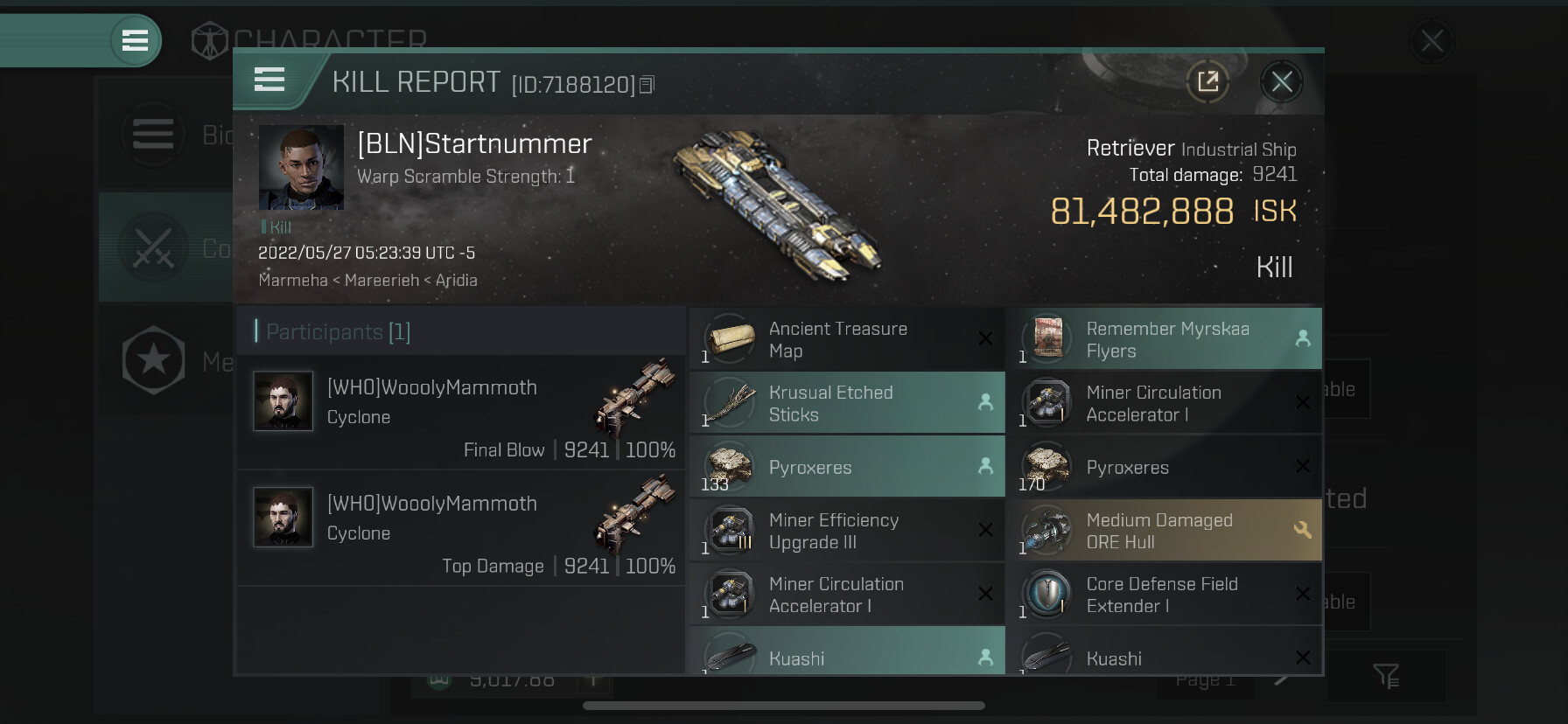This screenshot has width=1568, height=724.
Task: Select the Core Defense Field Extender I
Action: tap(1163, 595)
